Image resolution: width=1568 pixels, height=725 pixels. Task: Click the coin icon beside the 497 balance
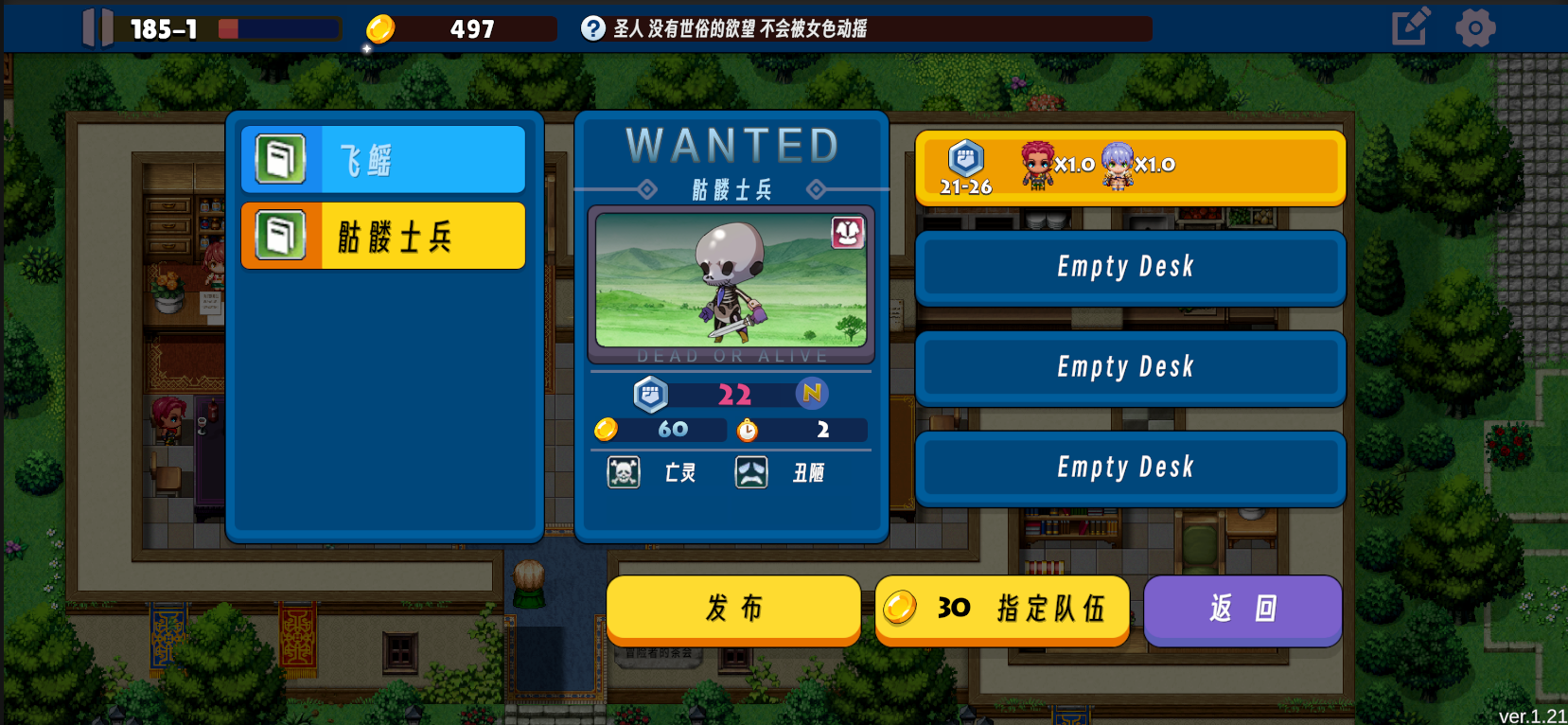click(x=379, y=28)
